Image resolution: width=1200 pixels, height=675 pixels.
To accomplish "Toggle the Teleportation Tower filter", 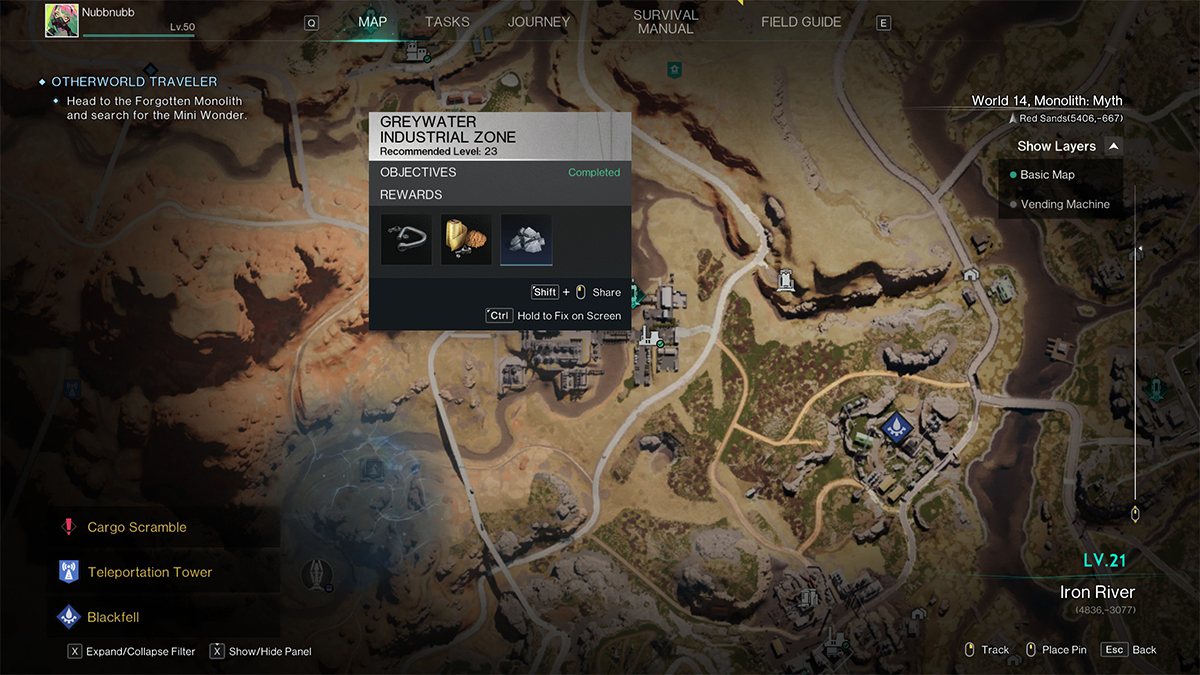I will tap(149, 572).
